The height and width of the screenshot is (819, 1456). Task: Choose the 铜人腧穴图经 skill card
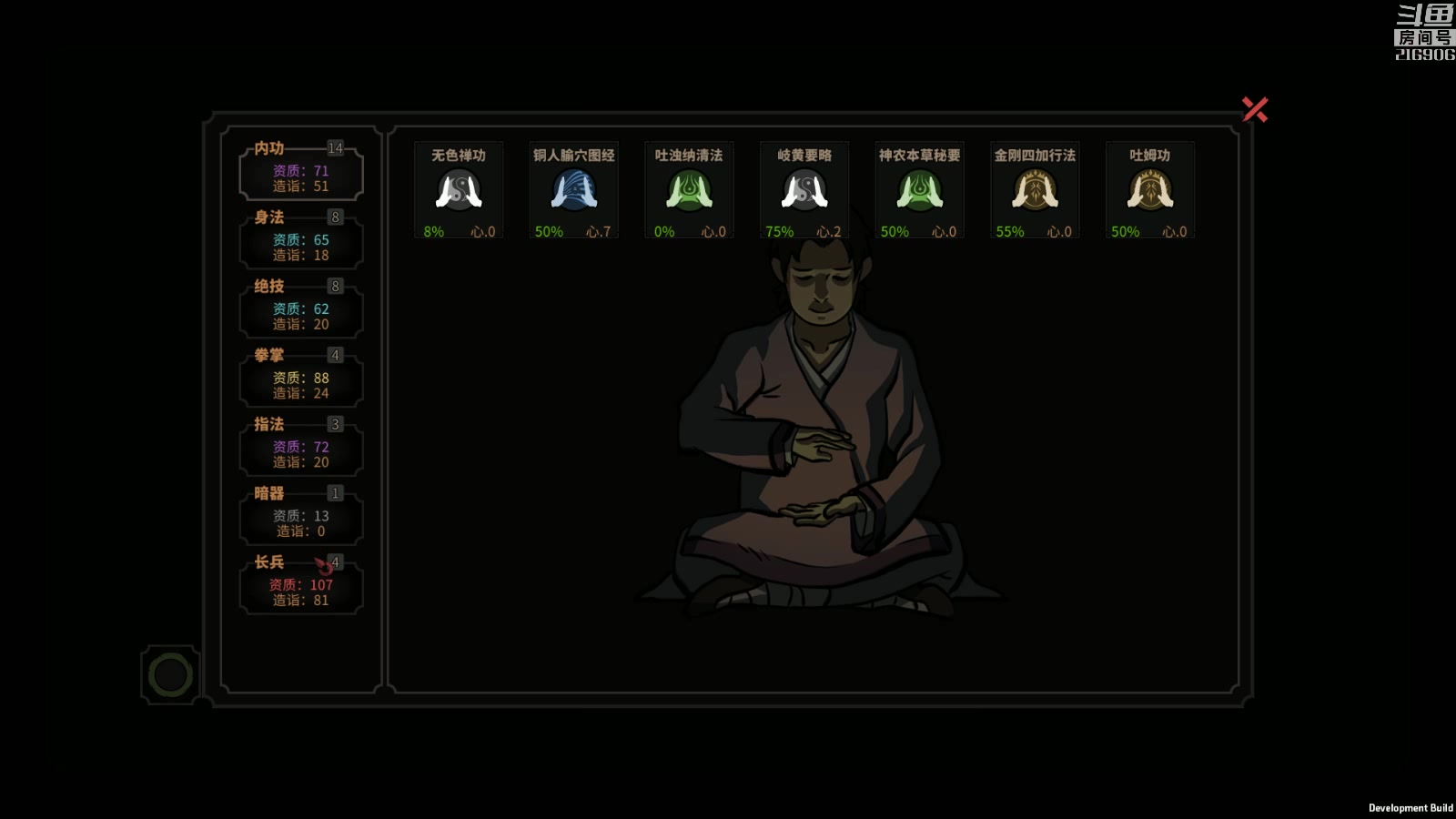pos(574,190)
